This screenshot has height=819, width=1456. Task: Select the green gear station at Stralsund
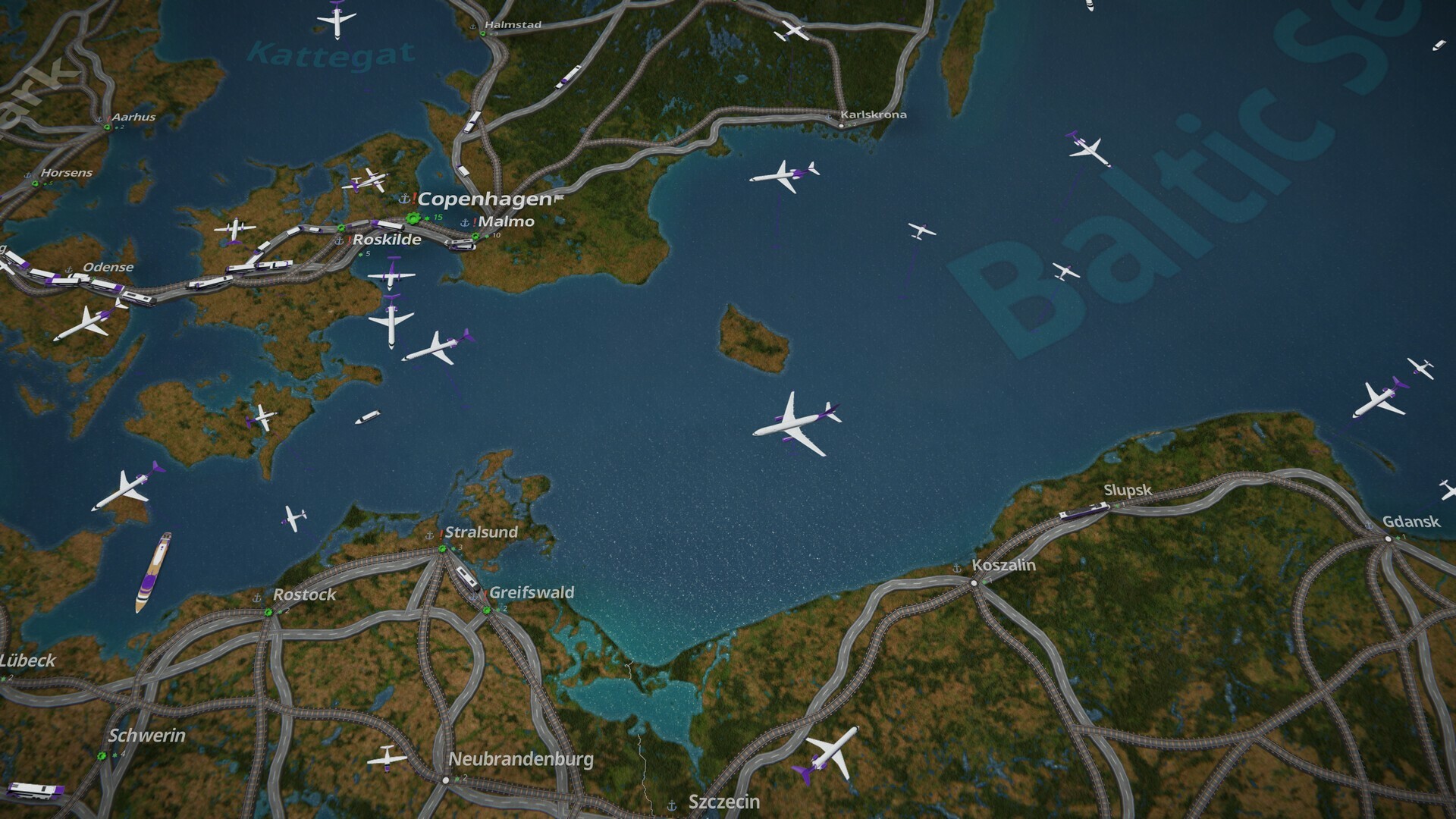tap(442, 549)
